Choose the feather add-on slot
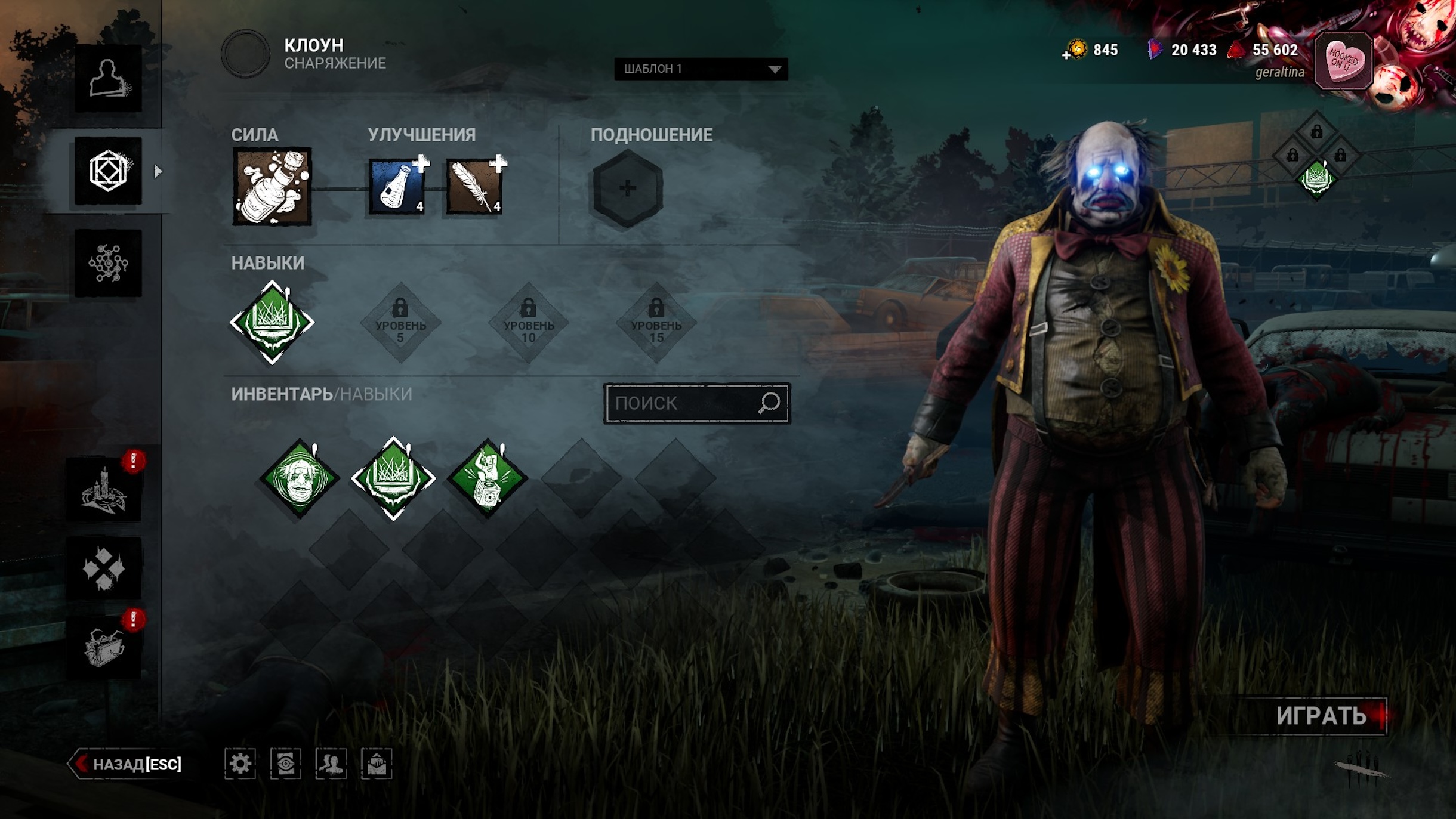The image size is (1456, 819). click(474, 187)
